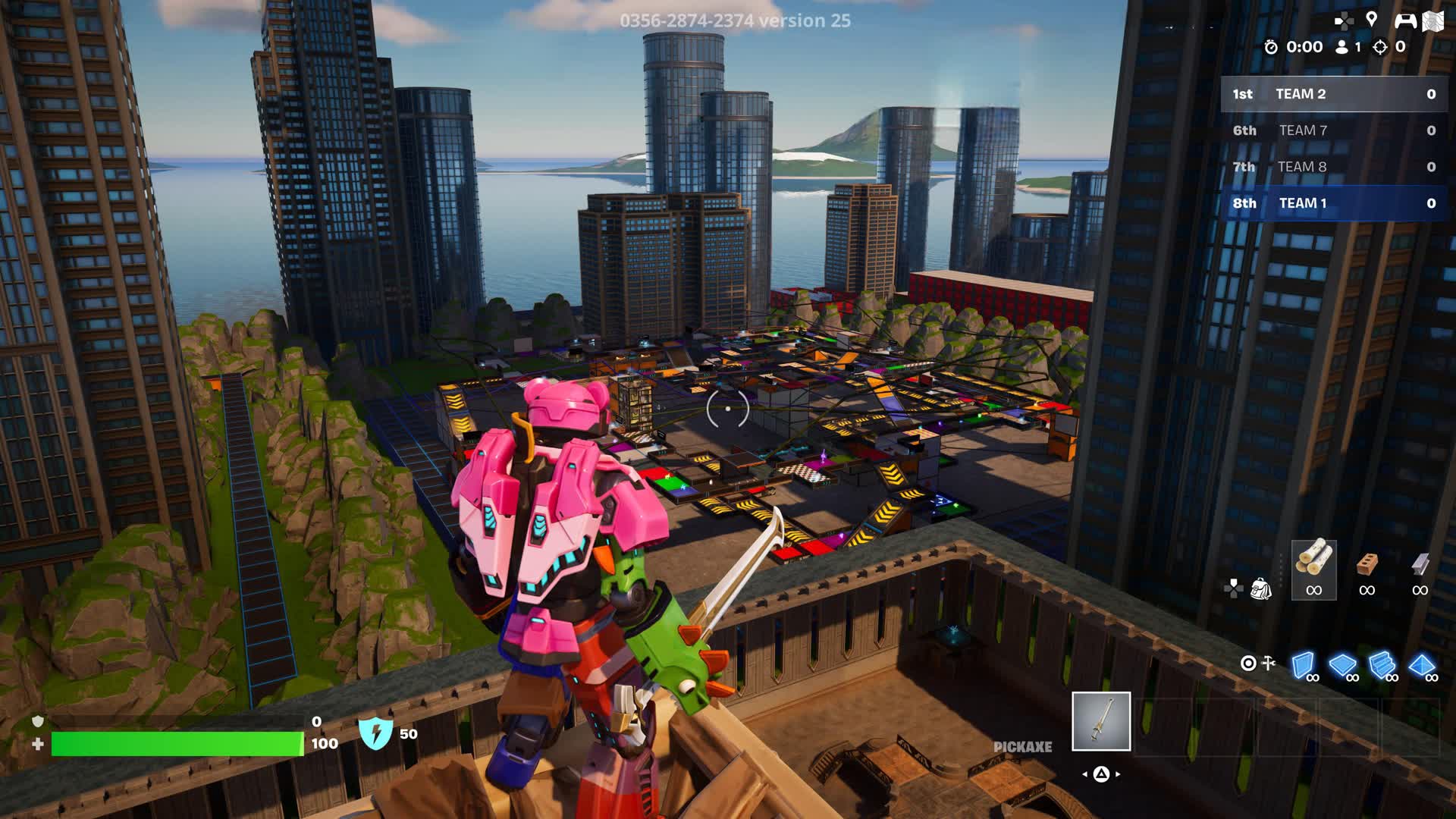
Task: Click the map marker pin icon
Action: pos(1371,20)
